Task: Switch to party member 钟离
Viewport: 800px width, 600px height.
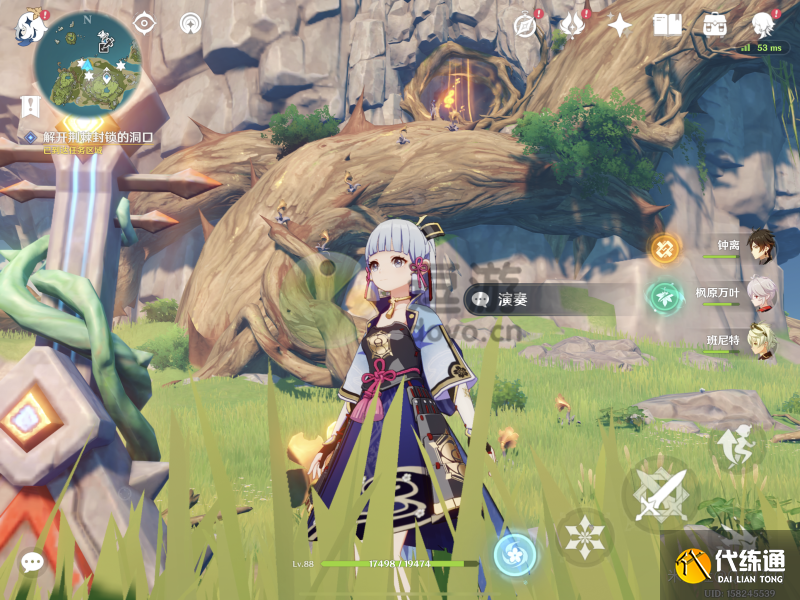Action: point(762,246)
